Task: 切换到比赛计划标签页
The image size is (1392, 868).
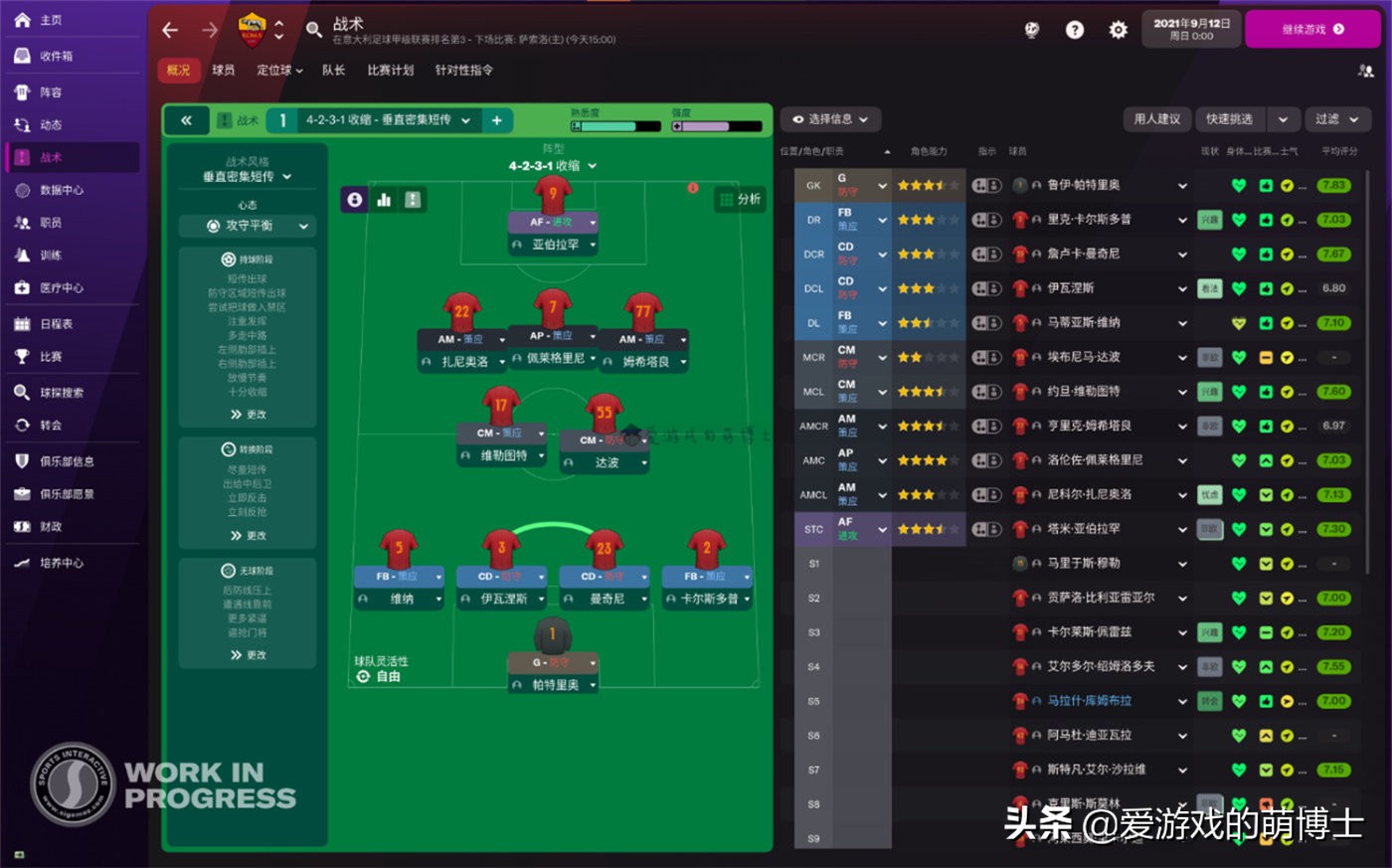Action: click(x=391, y=71)
